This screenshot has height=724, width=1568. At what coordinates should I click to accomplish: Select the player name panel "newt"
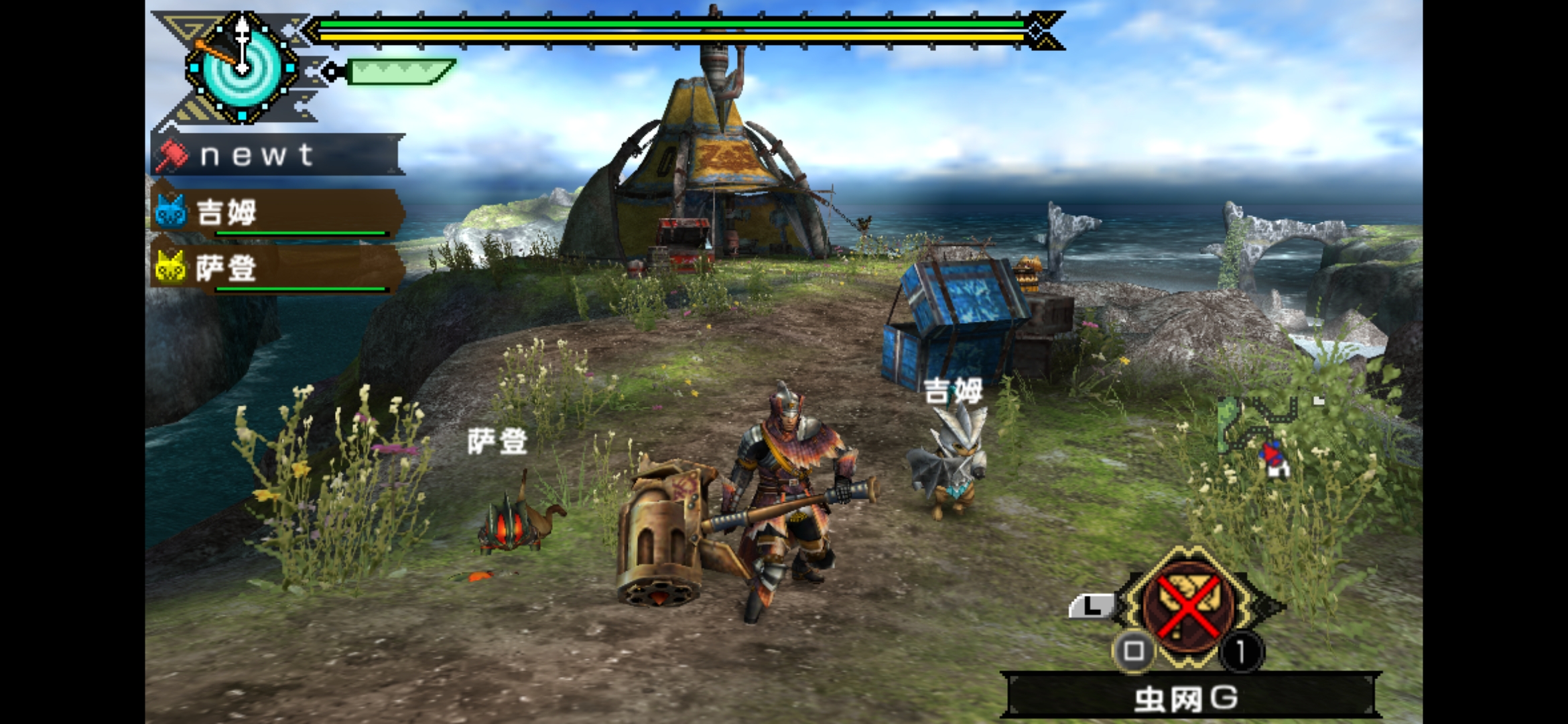click(x=278, y=155)
